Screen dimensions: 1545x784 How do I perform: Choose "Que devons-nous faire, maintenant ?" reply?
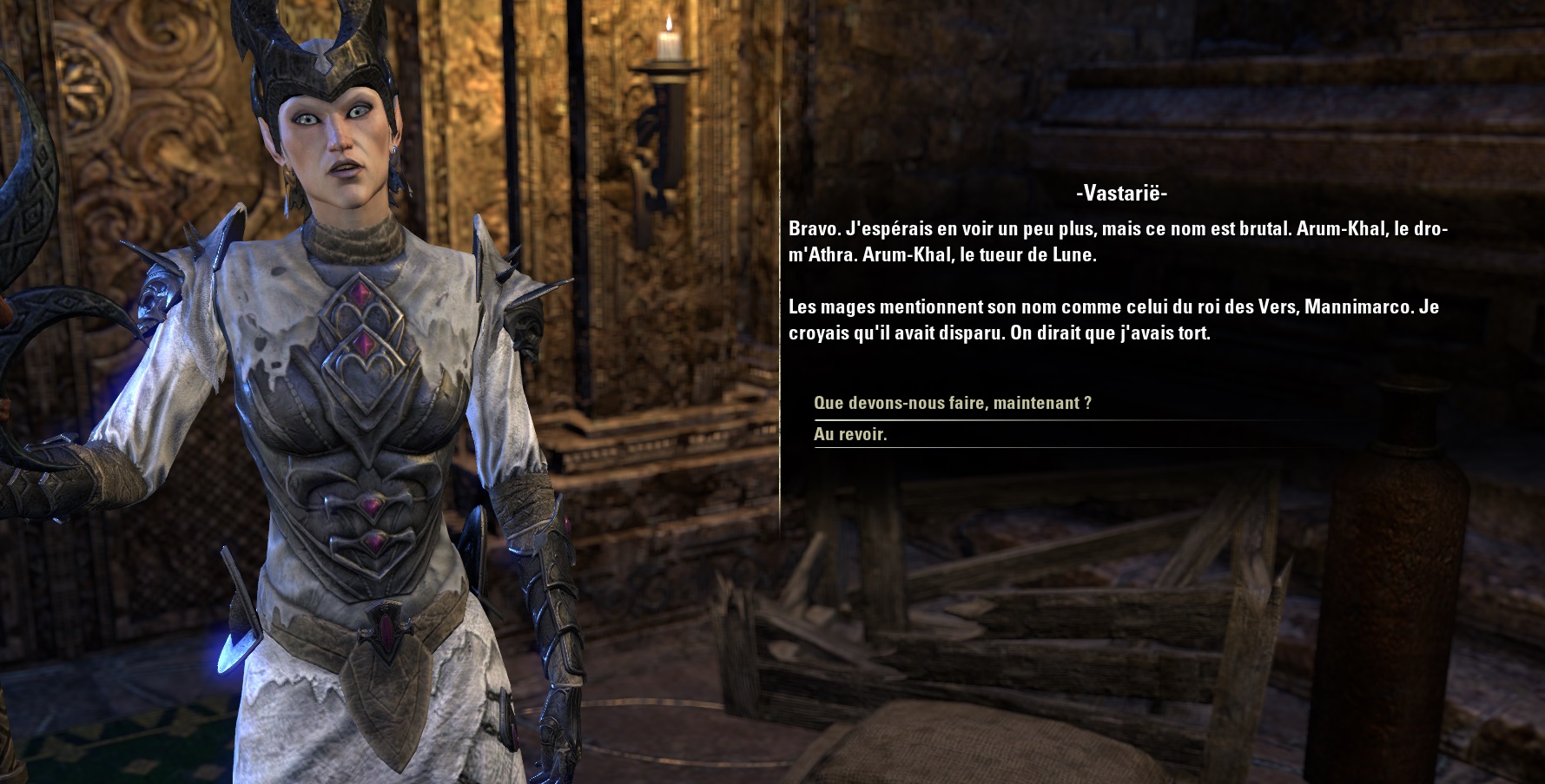point(952,404)
